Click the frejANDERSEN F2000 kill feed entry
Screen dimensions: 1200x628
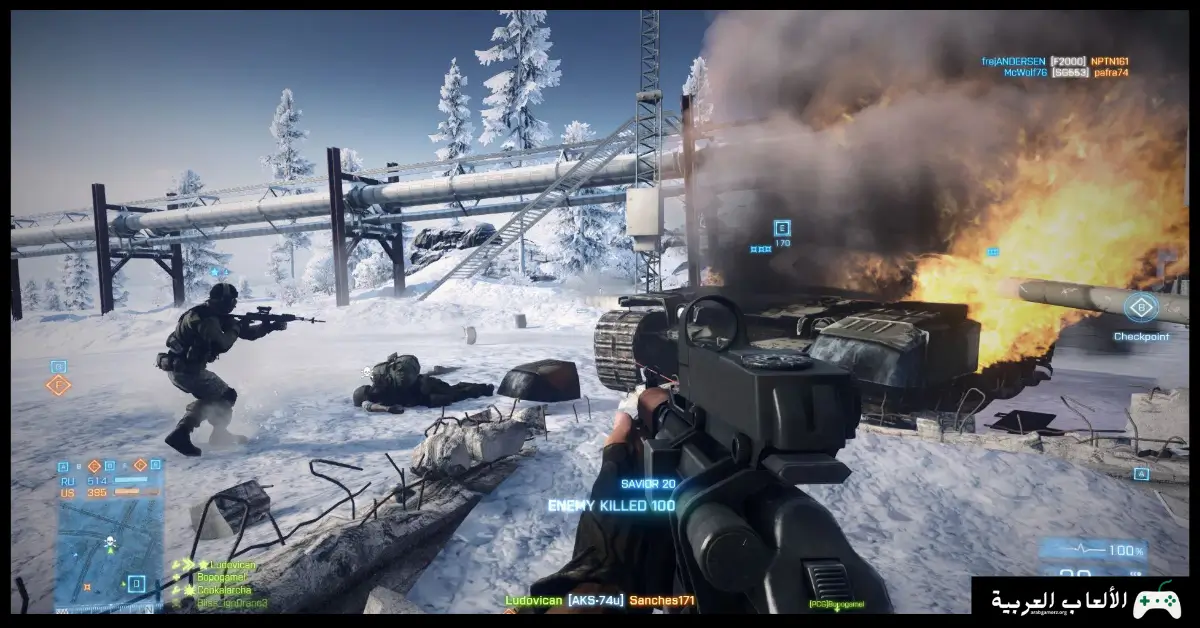1055,61
